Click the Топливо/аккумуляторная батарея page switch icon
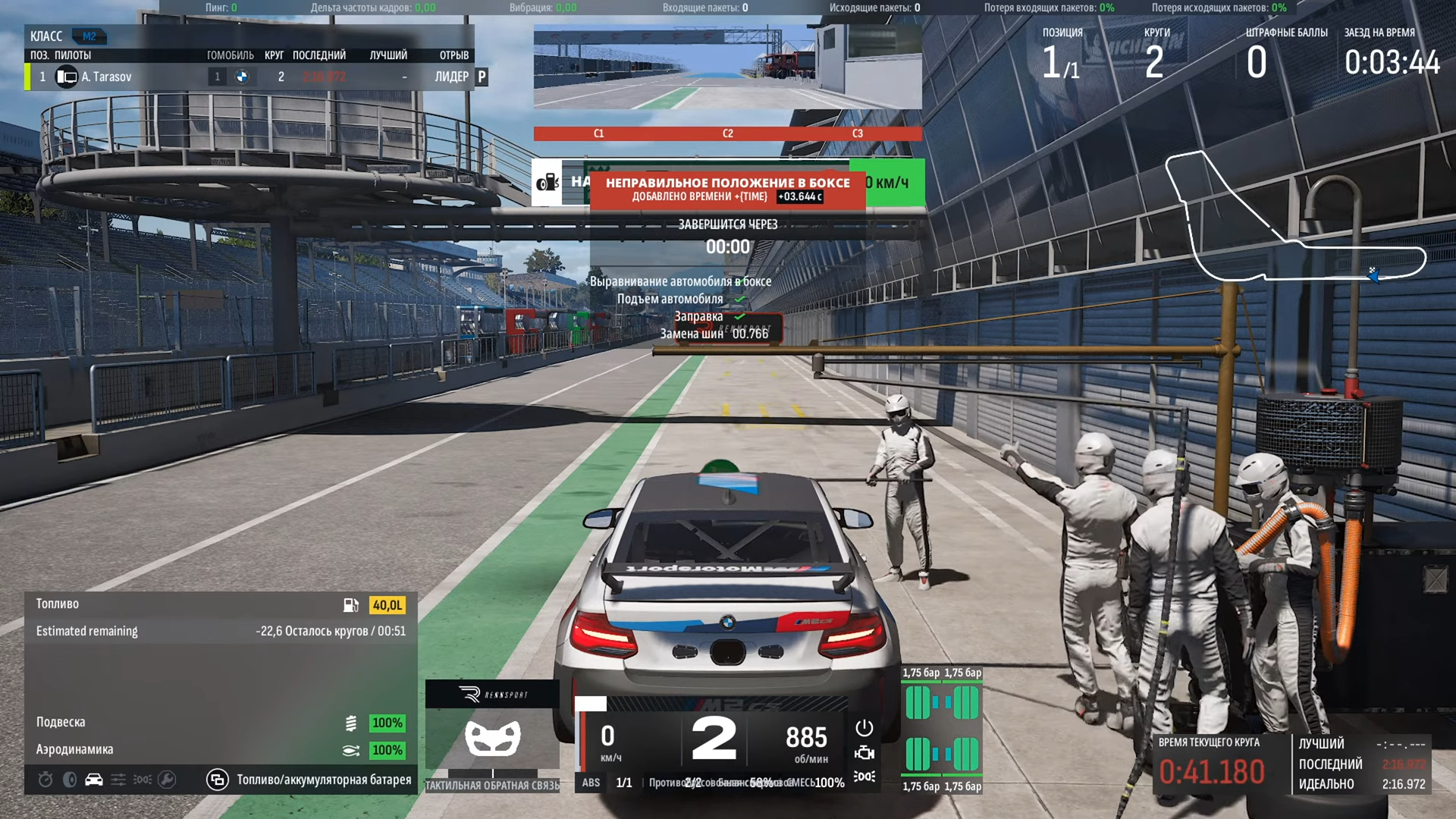This screenshot has height=819, width=1456. [x=218, y=780]
